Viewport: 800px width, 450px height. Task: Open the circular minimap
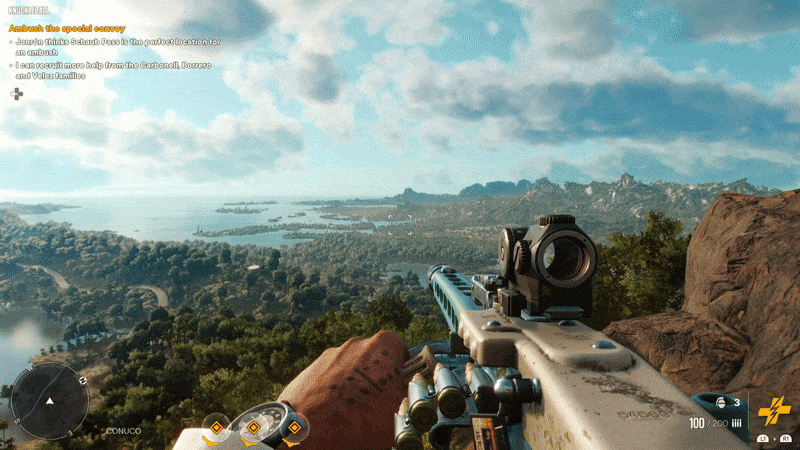click(49, 400)
